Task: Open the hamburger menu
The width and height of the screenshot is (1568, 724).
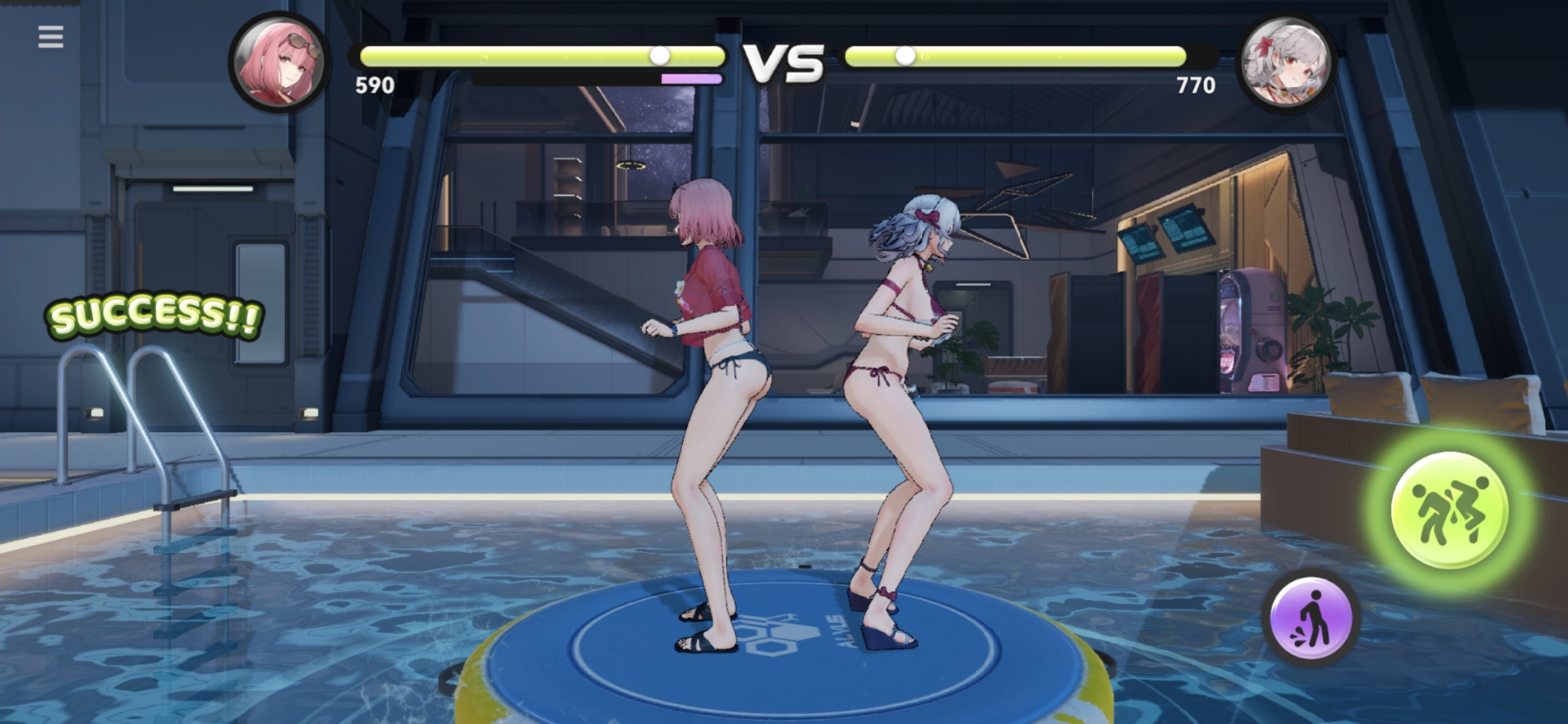Action: [x=51, y=37]
